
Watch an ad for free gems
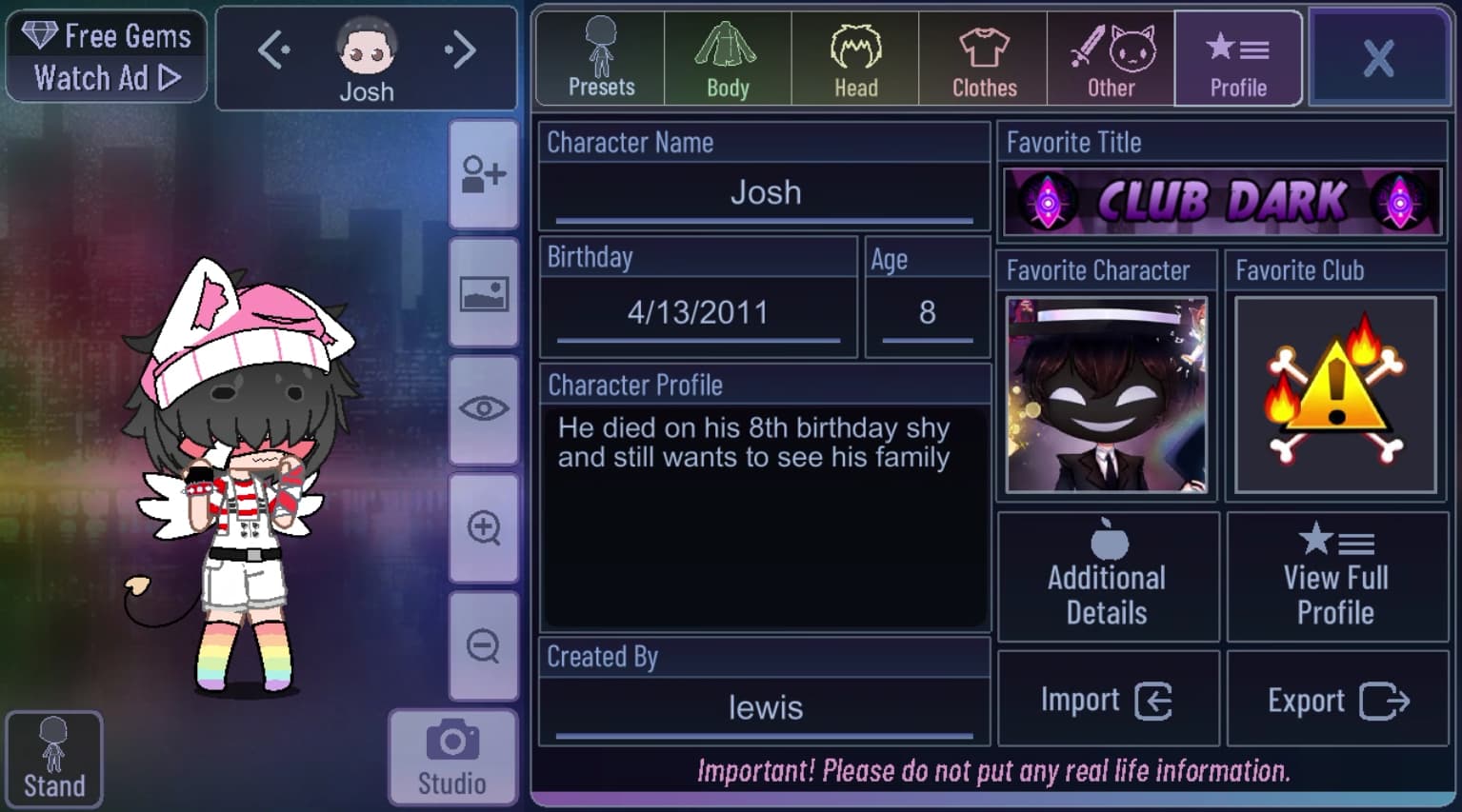pos(107,56)
